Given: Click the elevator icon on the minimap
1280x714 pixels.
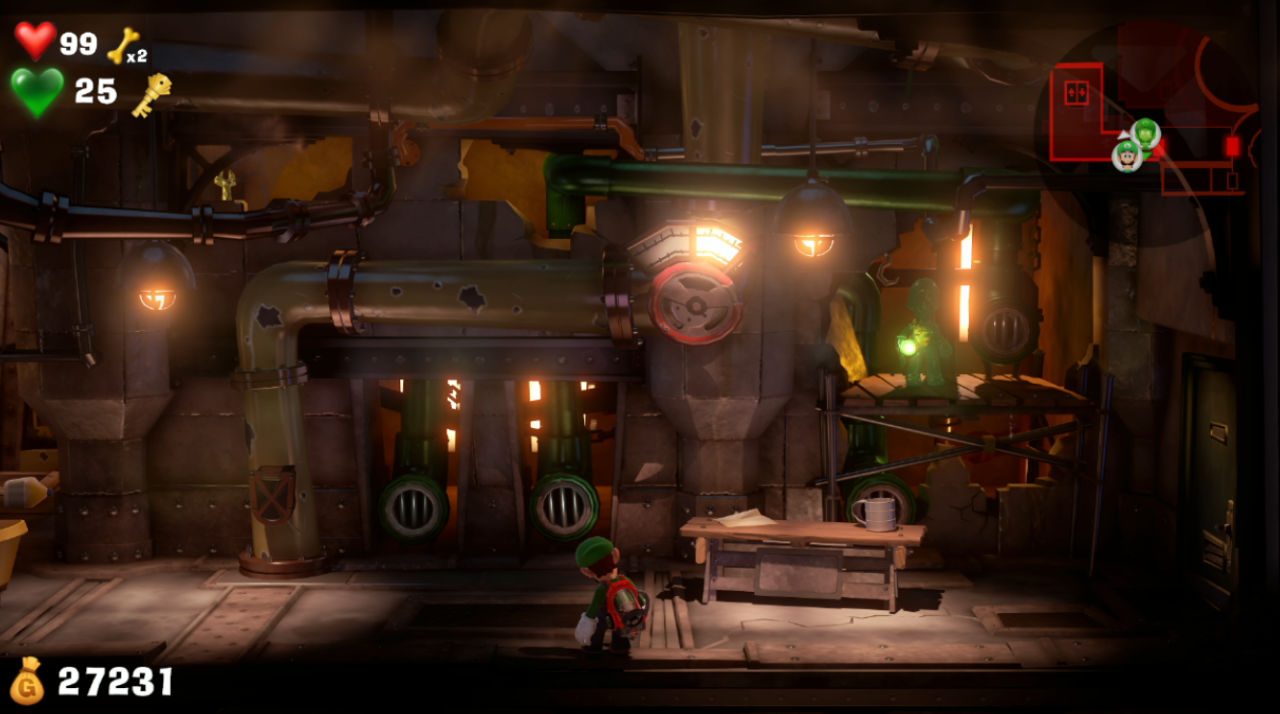Looking at the screenshot, I should [x=1076, y=92].
